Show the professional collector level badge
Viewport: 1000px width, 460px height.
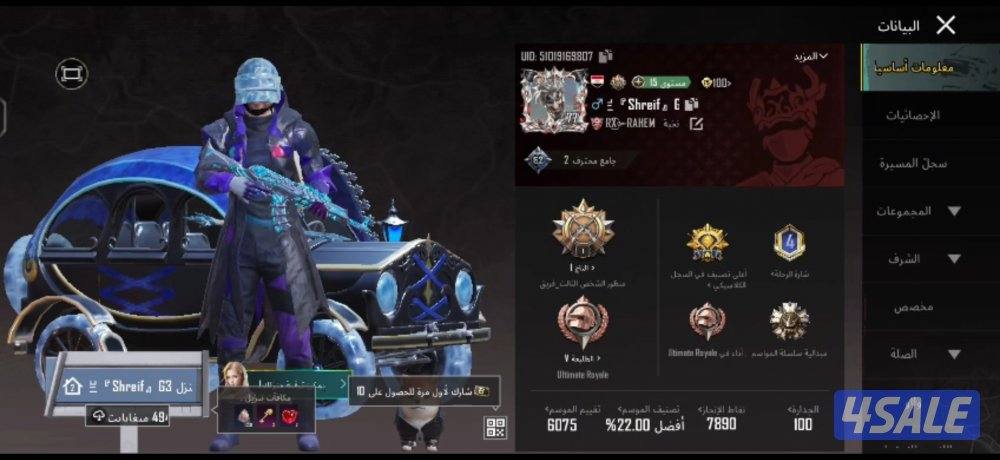(x=539, y=160)
